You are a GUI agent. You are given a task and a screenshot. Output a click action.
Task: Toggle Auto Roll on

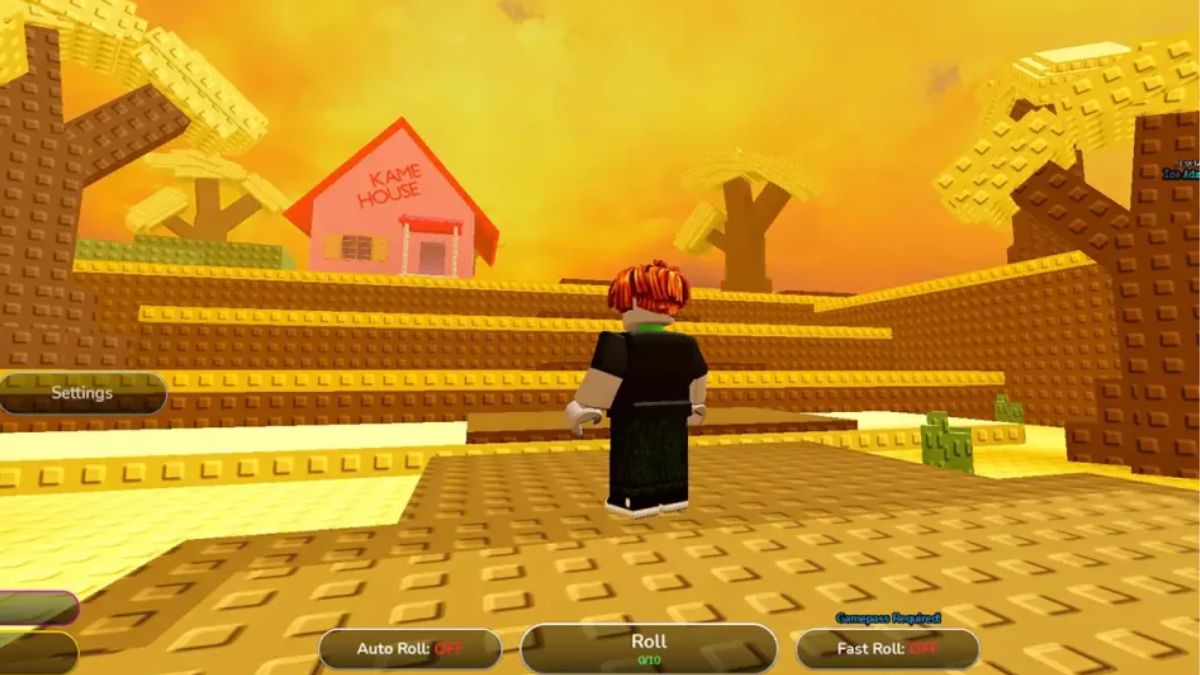(x=410, y=649)
